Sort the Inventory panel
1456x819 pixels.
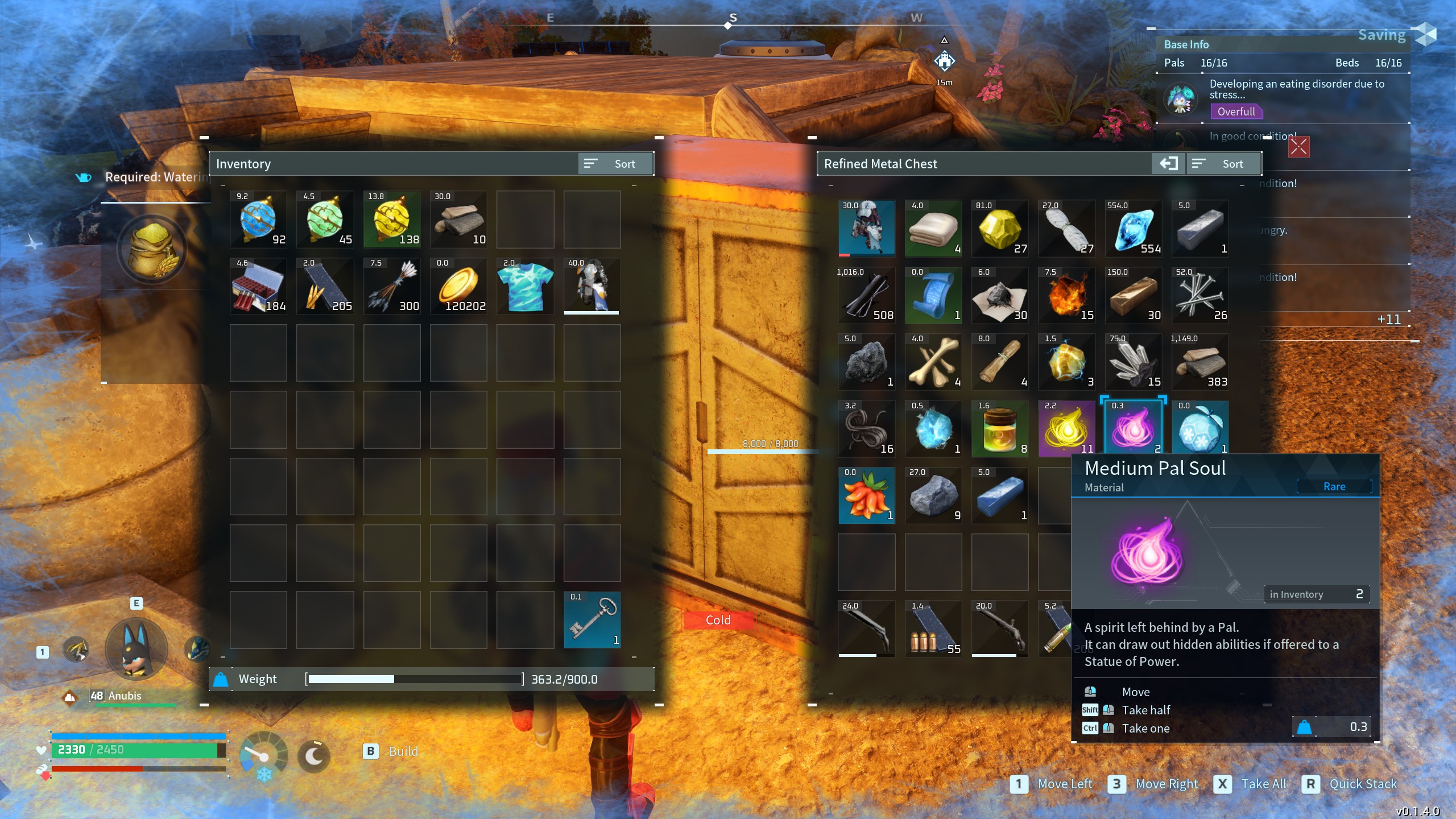point(615,164)
